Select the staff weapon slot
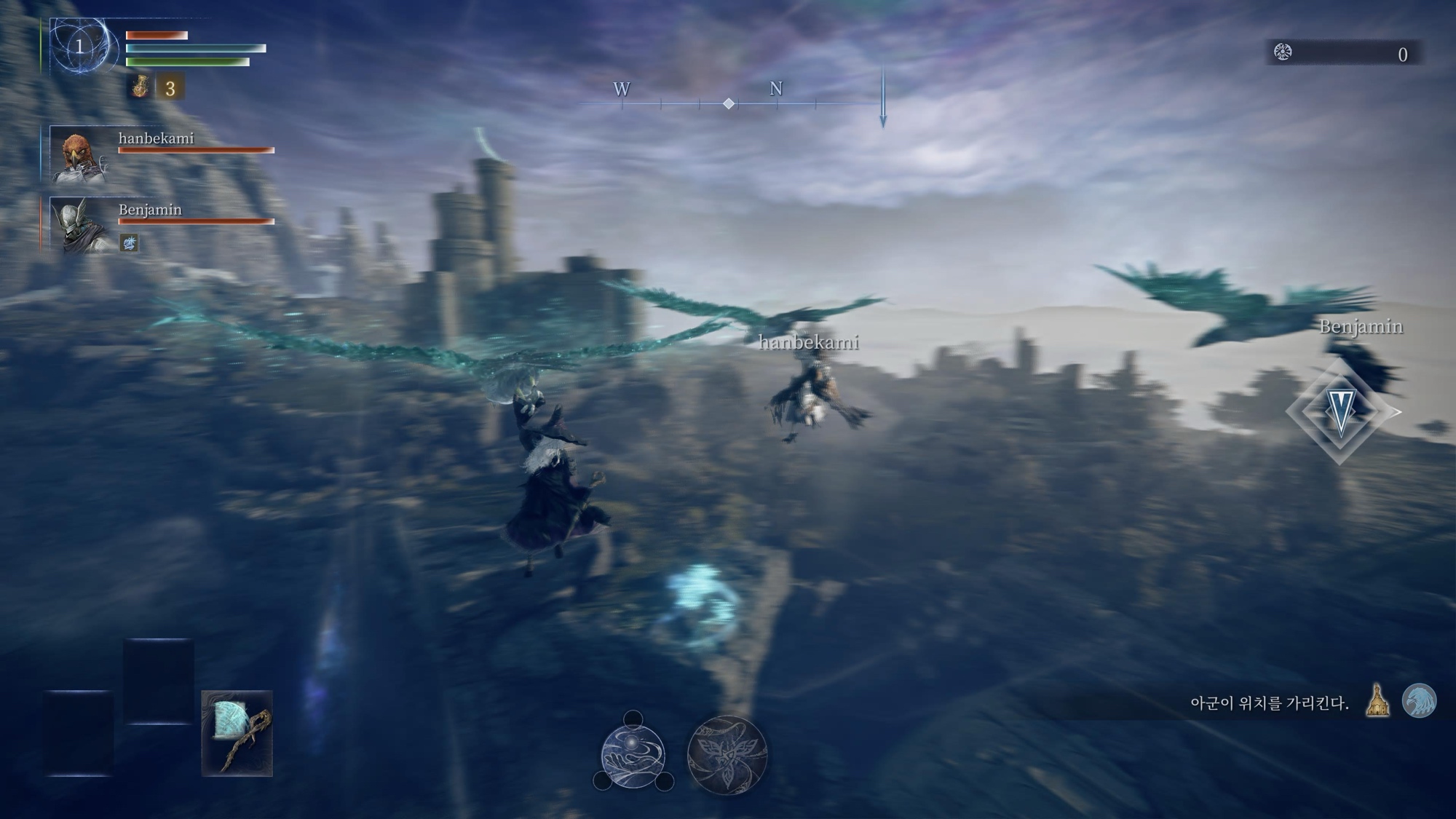The image size is (1456, 819). (x=237, y=733)
